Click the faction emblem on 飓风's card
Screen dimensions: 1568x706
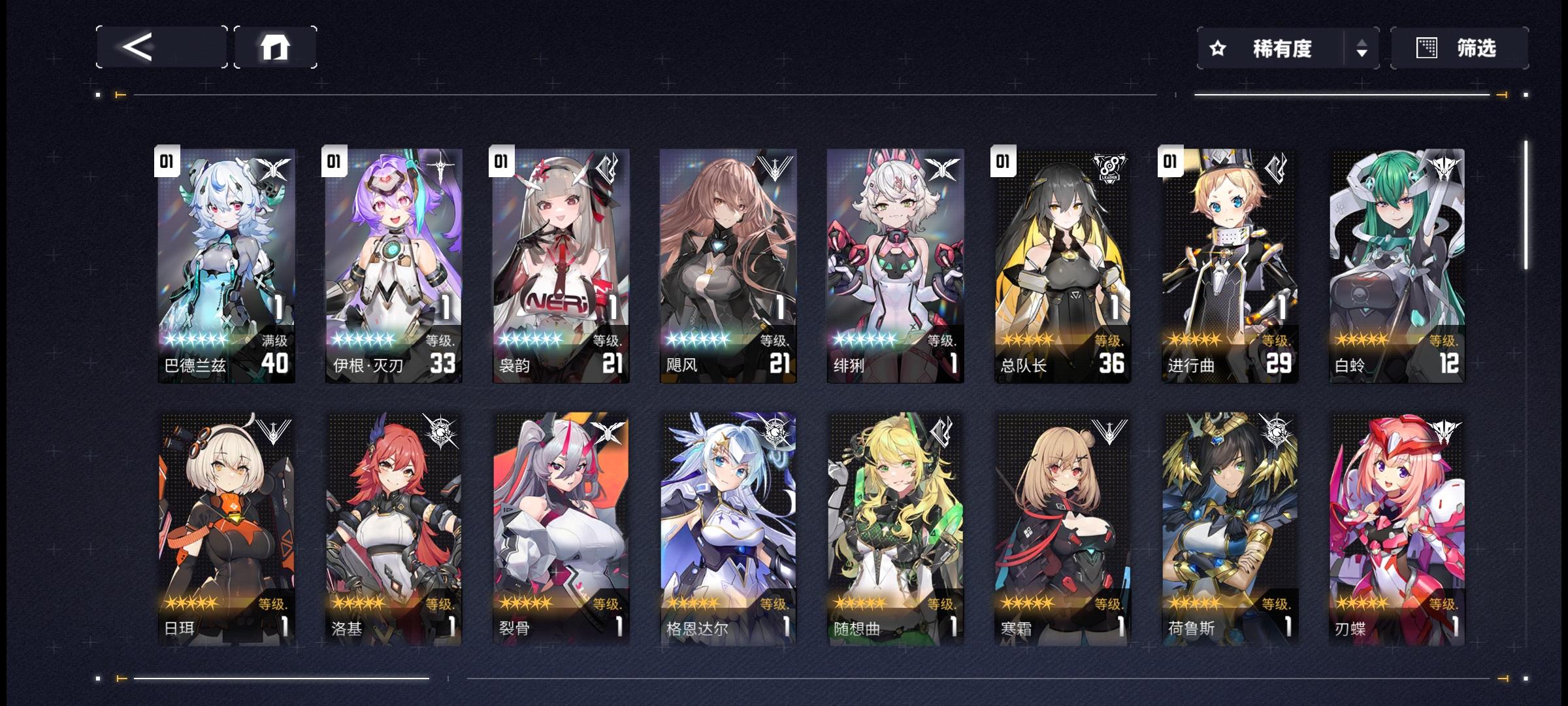click(776, 165)
